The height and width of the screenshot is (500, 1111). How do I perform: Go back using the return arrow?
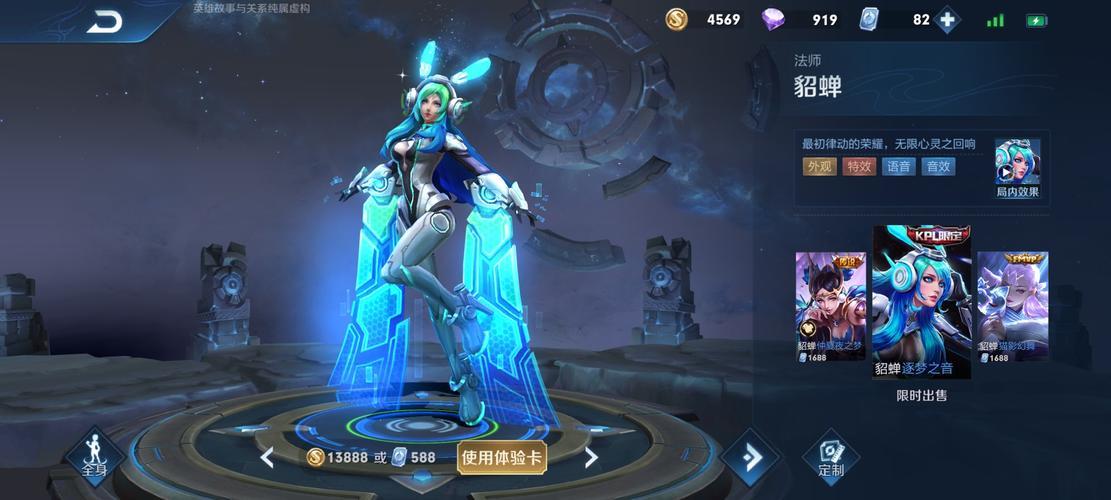click(103, 21)
